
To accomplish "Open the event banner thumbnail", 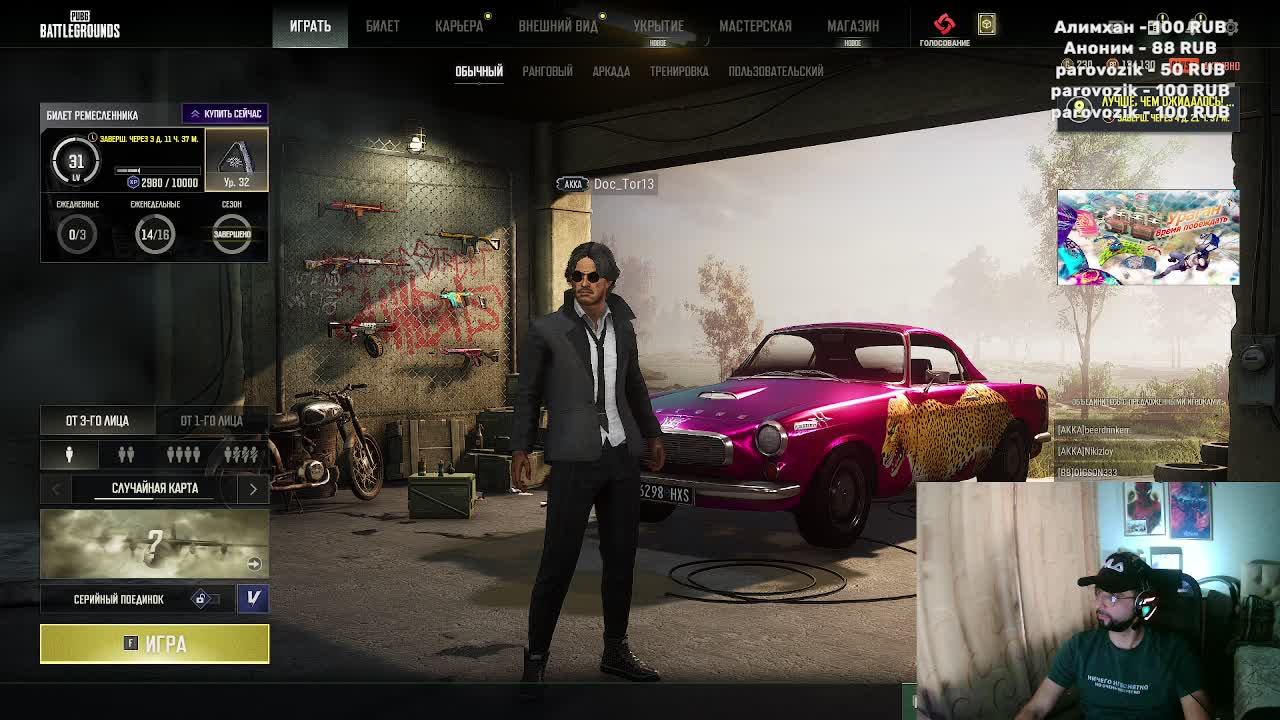I will pos(1148,237).
